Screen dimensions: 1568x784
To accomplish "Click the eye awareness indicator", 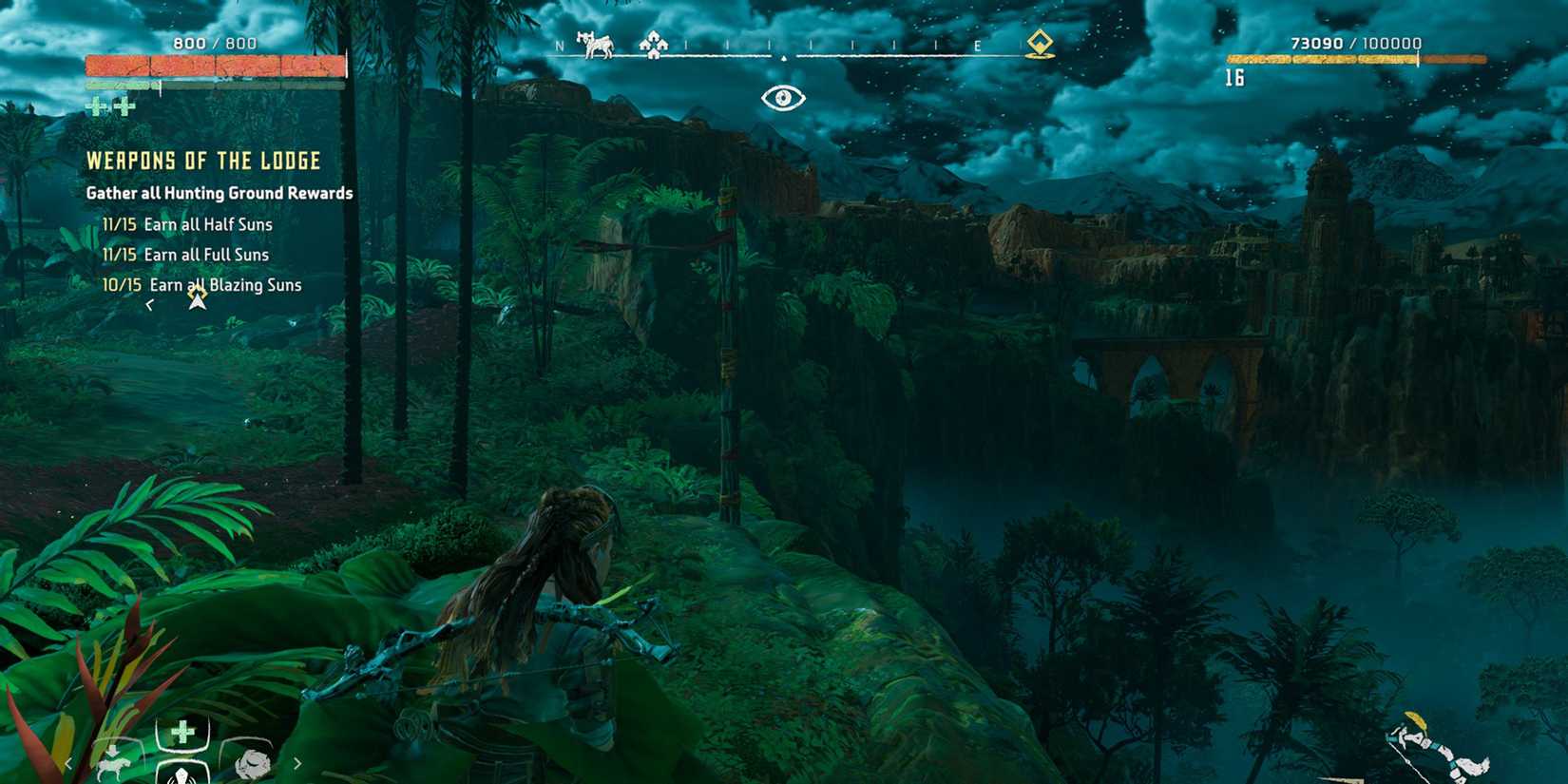I will click(x=782, y=96).
